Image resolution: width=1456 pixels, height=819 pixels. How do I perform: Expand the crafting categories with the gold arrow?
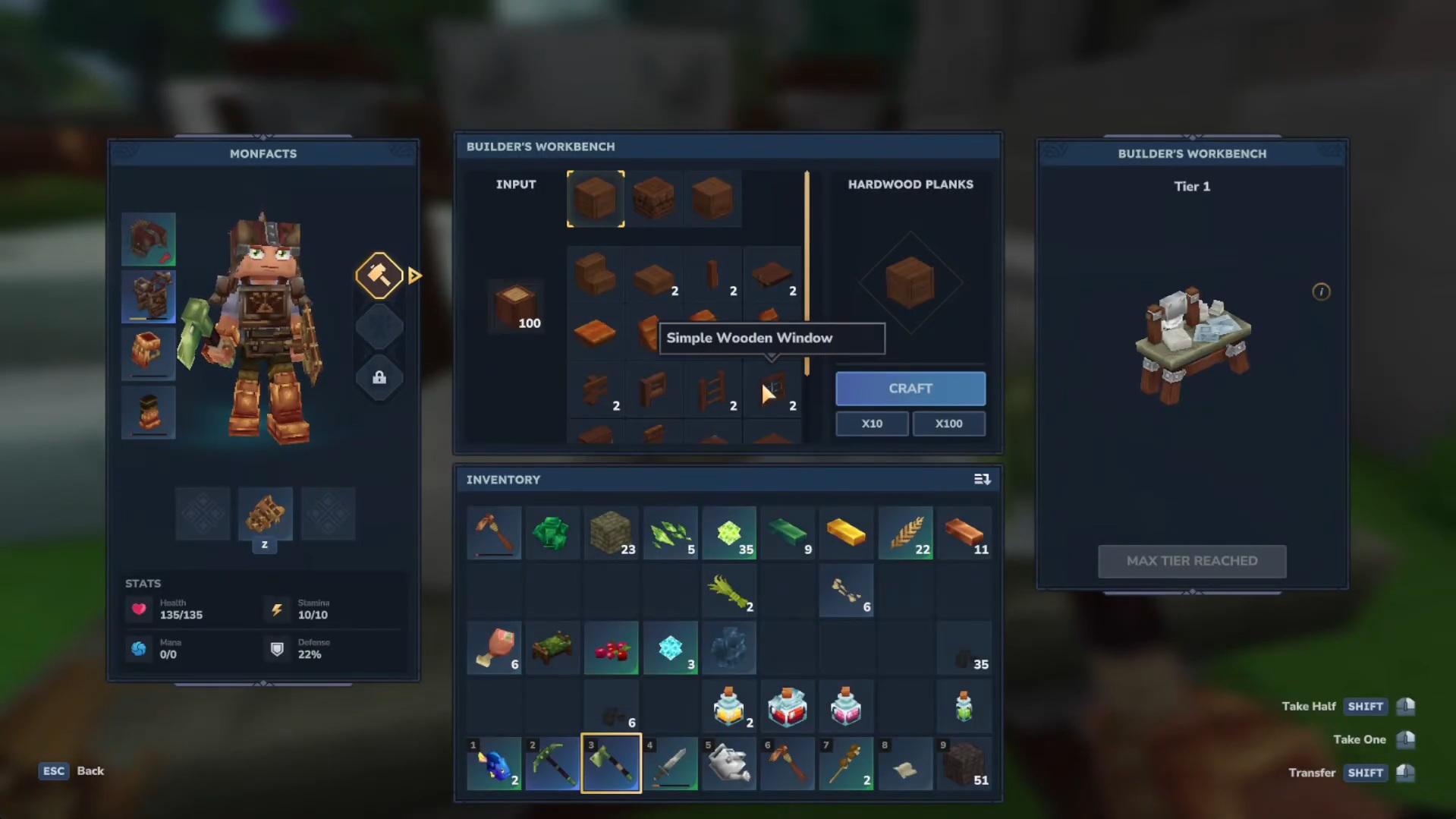click(414, 276)
